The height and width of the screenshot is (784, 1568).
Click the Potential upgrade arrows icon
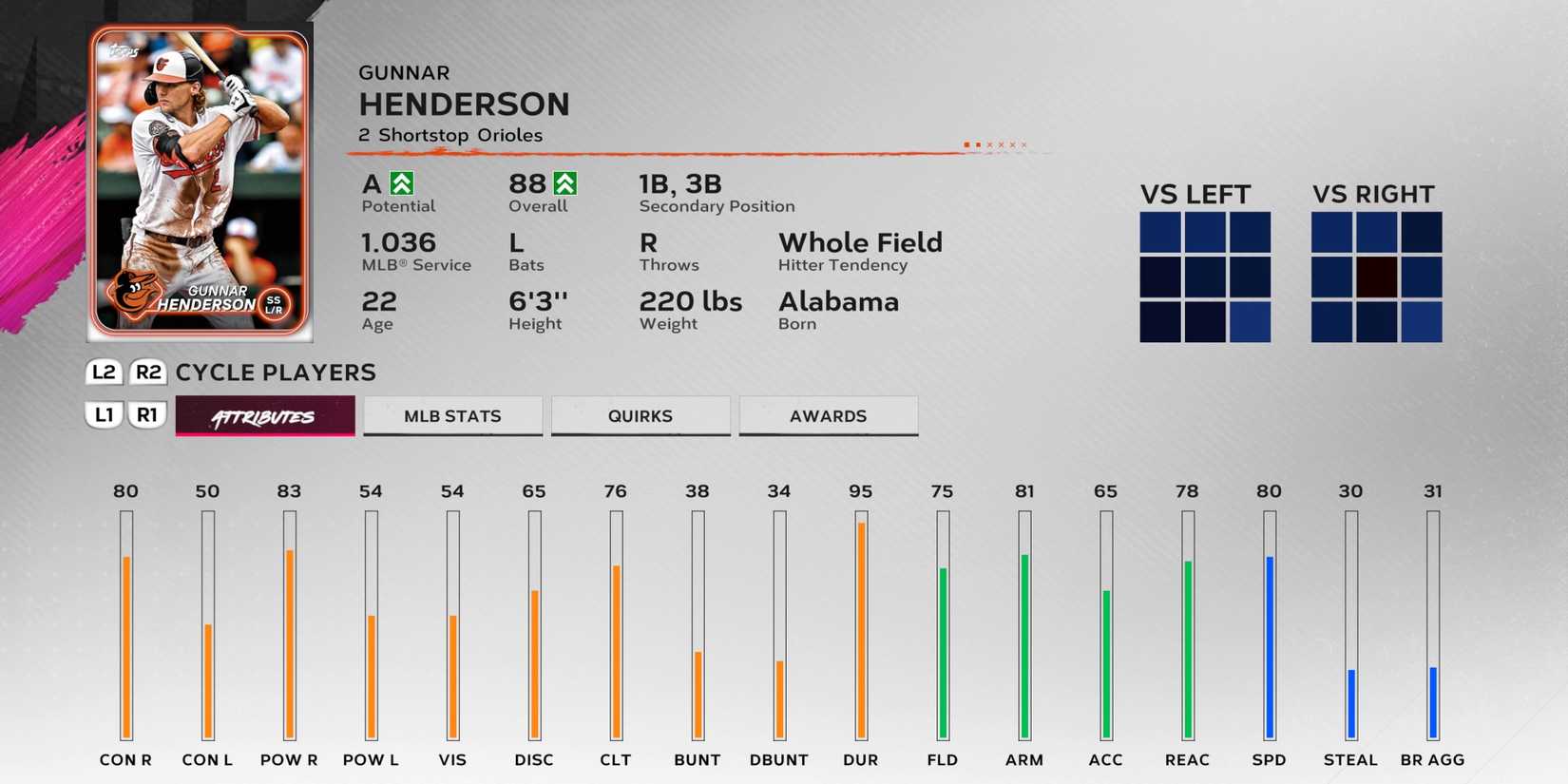pos(400,181)
